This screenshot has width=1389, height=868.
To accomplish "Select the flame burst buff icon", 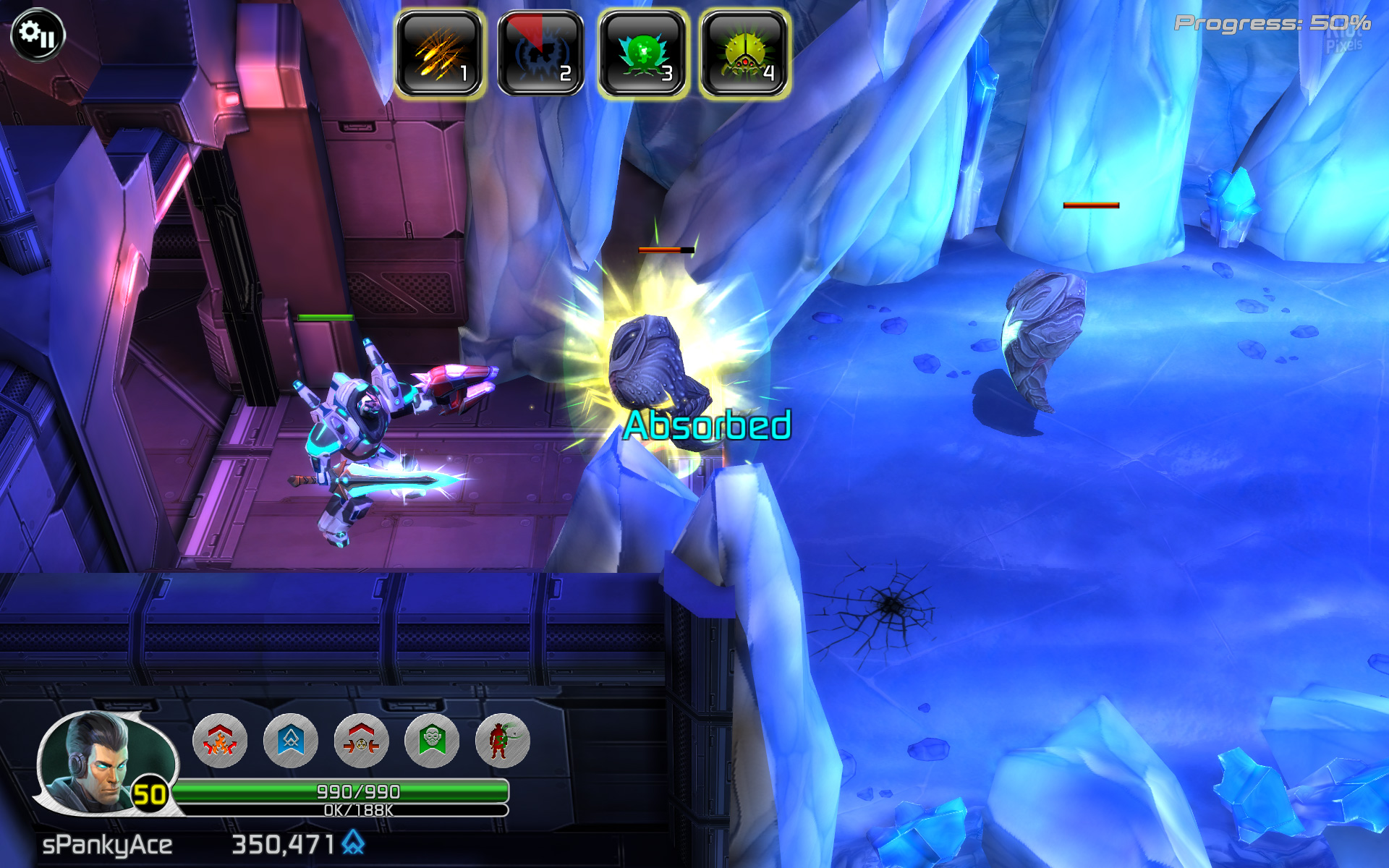I will [220, 740].
